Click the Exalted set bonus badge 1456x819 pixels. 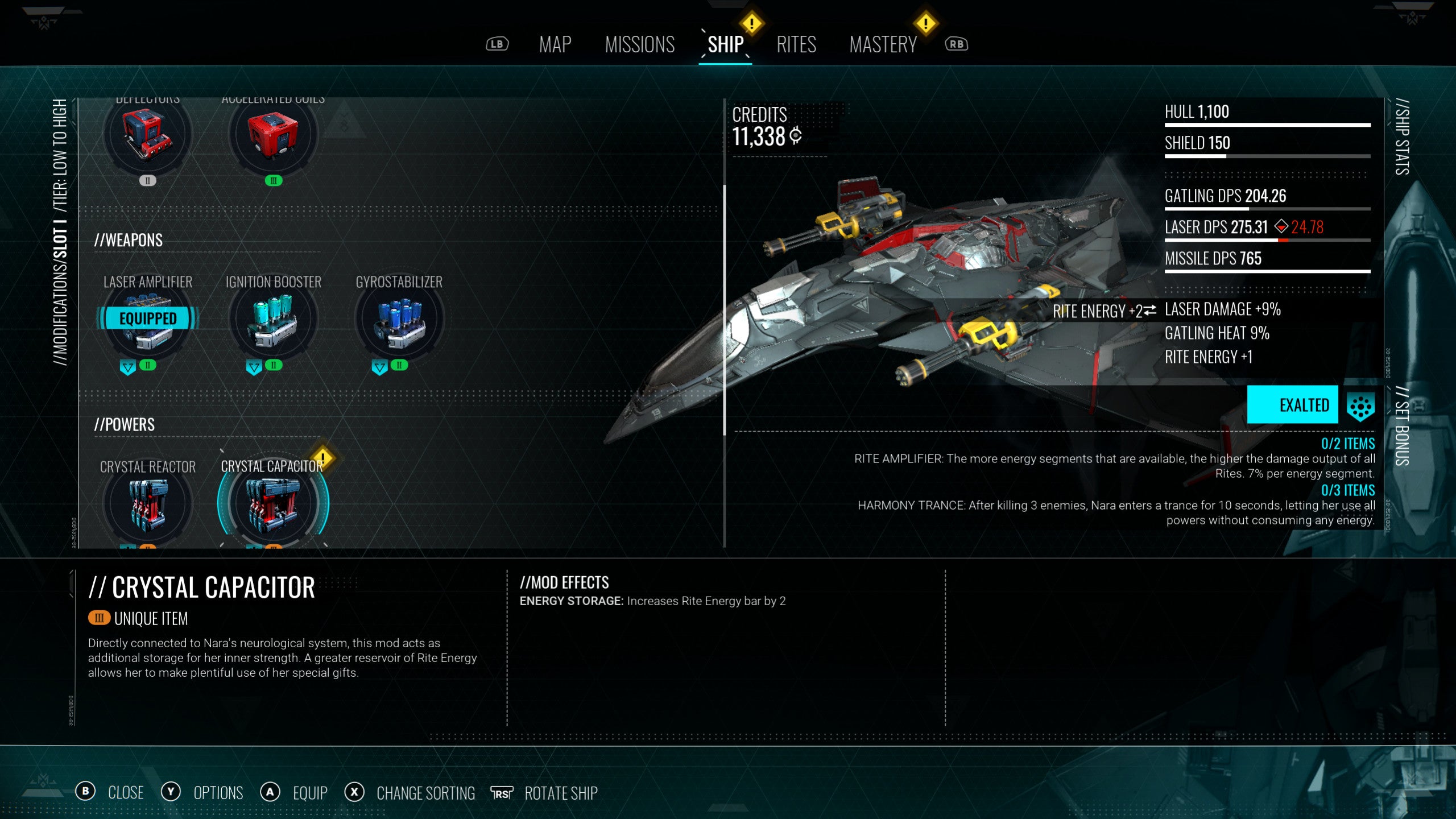pos(1292,405)
